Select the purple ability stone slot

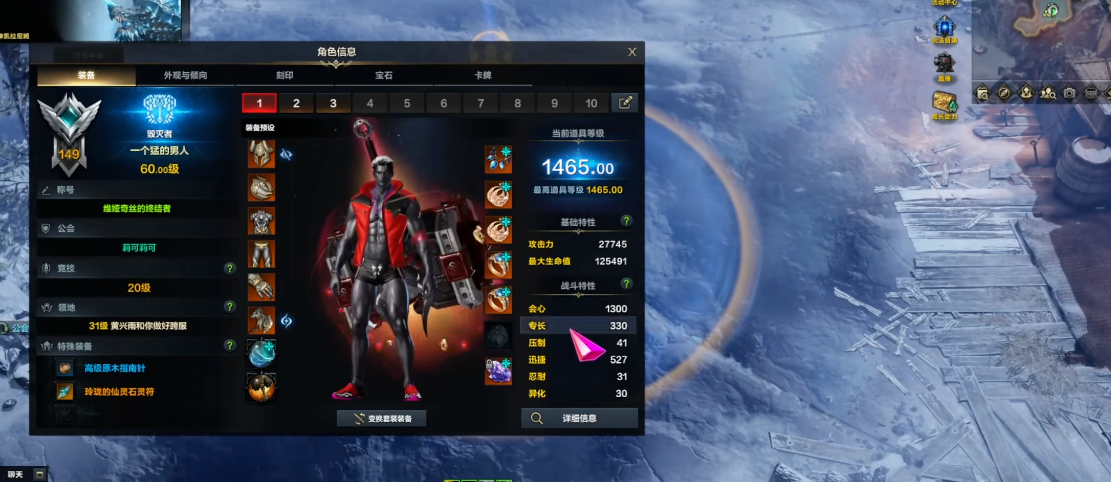coord(498,371)
